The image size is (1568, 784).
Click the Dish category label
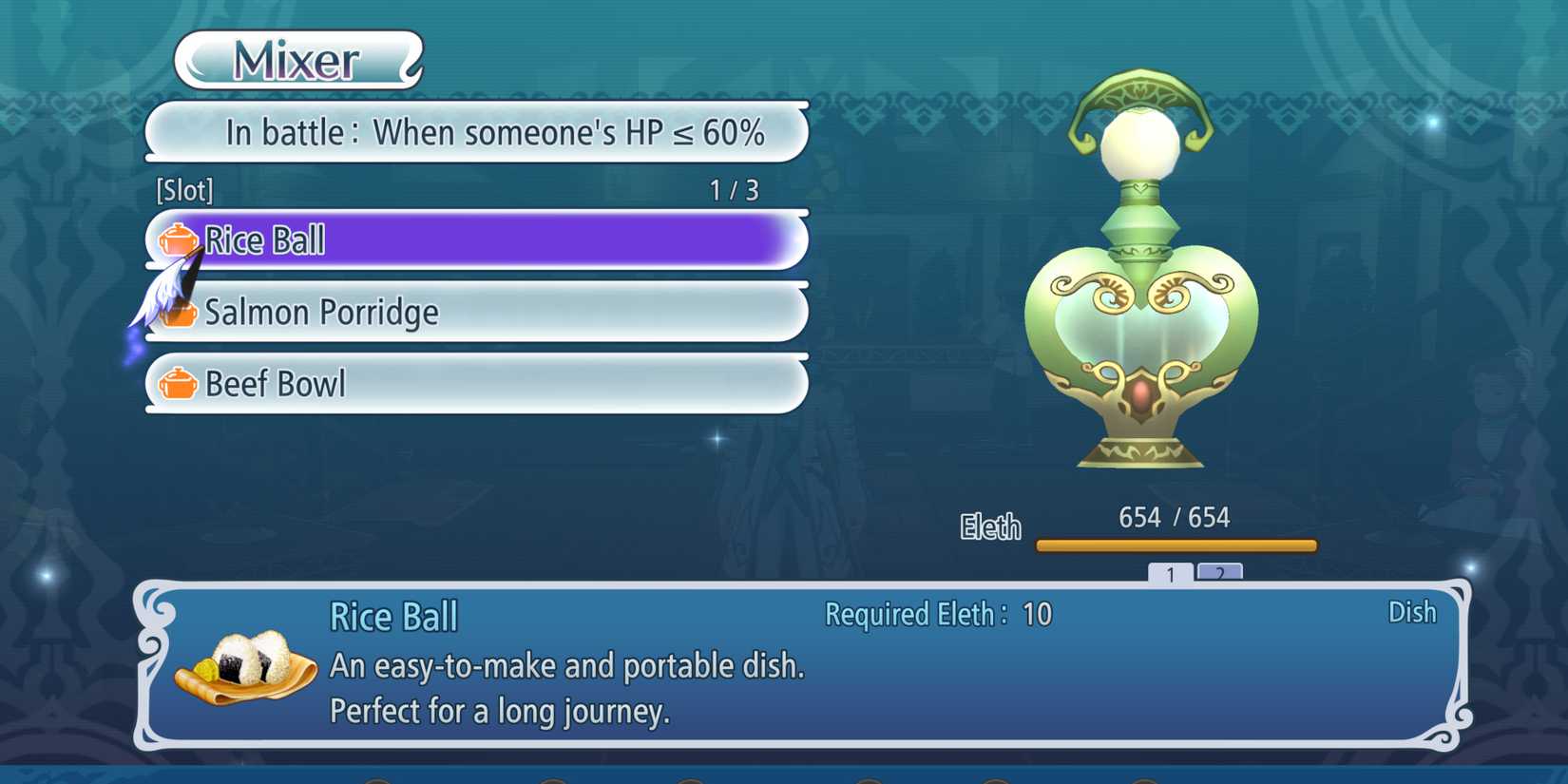tap(1413, 613)
